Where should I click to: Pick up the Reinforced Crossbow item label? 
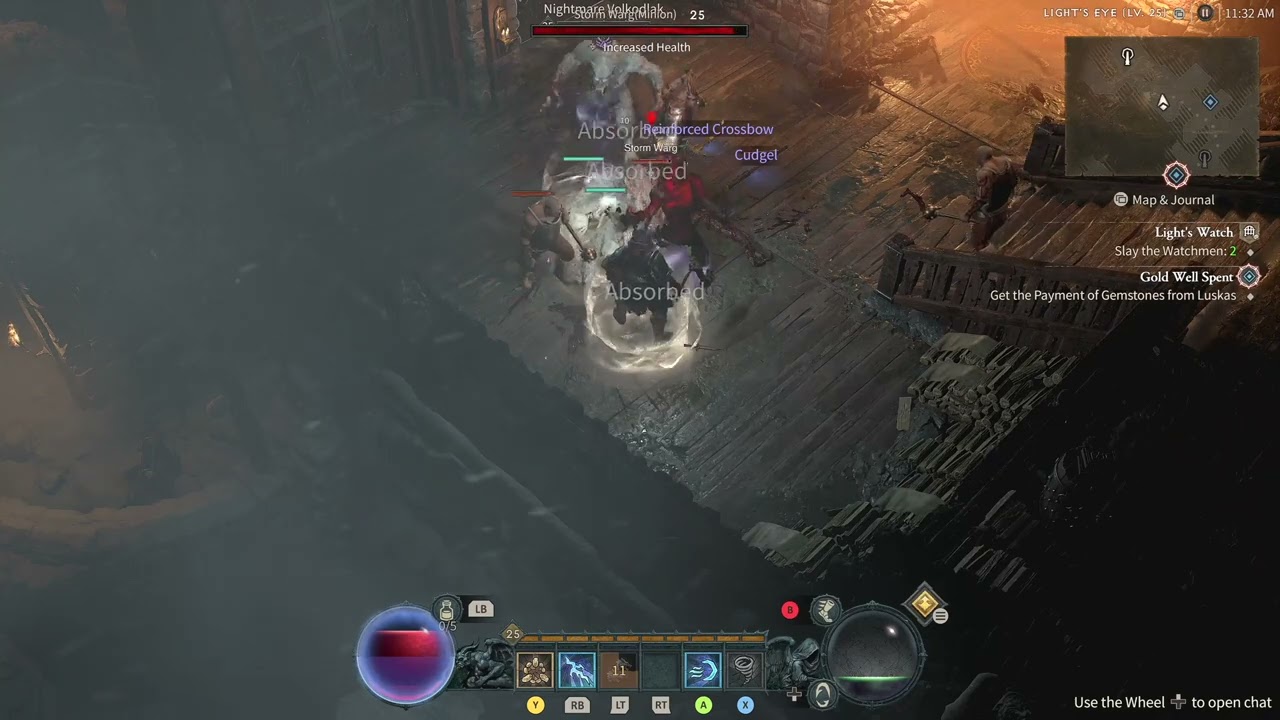[x=708, y=129]
